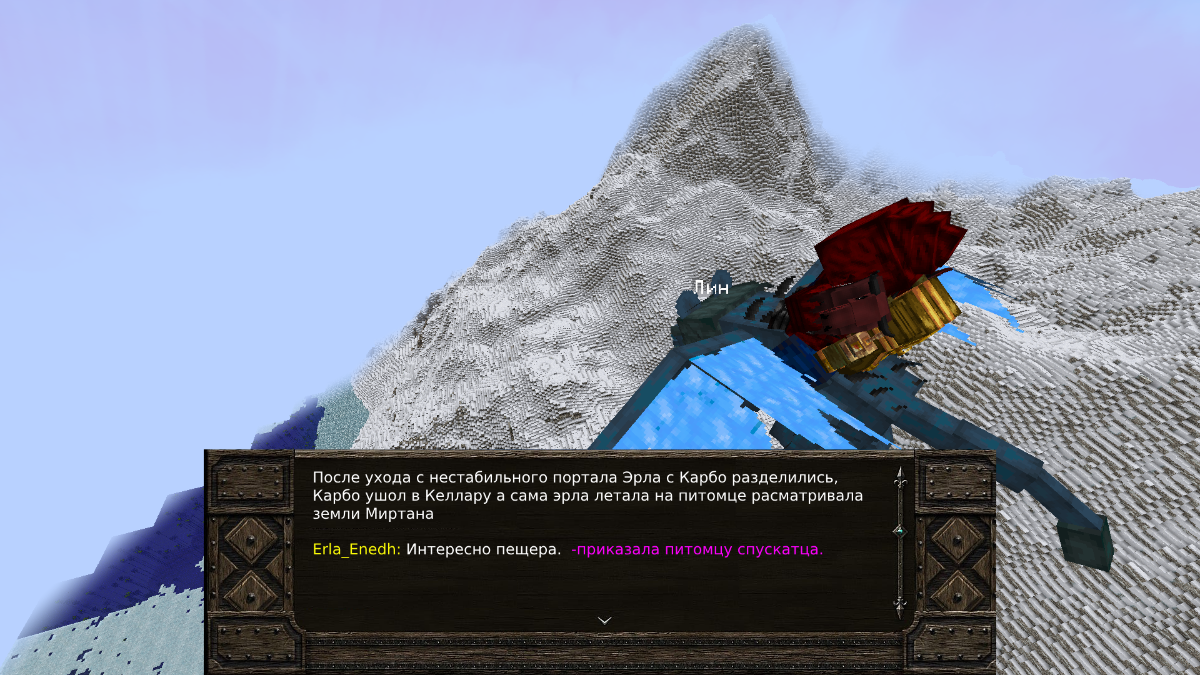Click the down chevron to continue dialogue

click(x=604, y=620)
